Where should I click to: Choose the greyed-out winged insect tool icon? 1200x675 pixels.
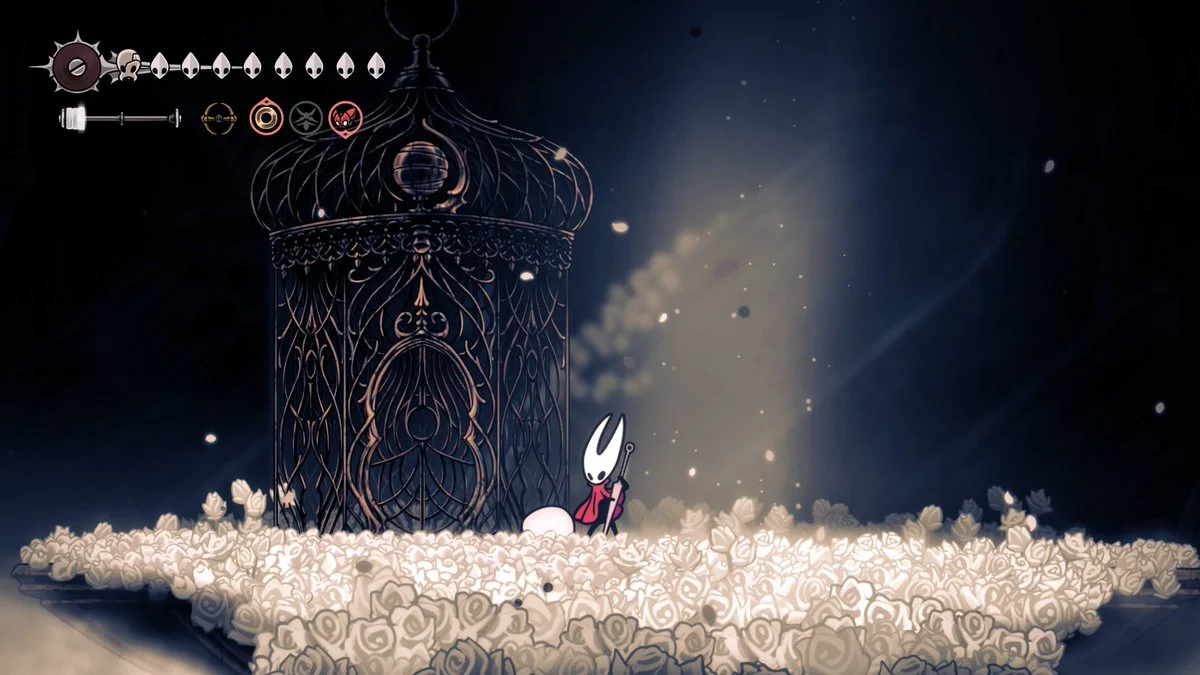pyautogui.click(x=306, y=119)
